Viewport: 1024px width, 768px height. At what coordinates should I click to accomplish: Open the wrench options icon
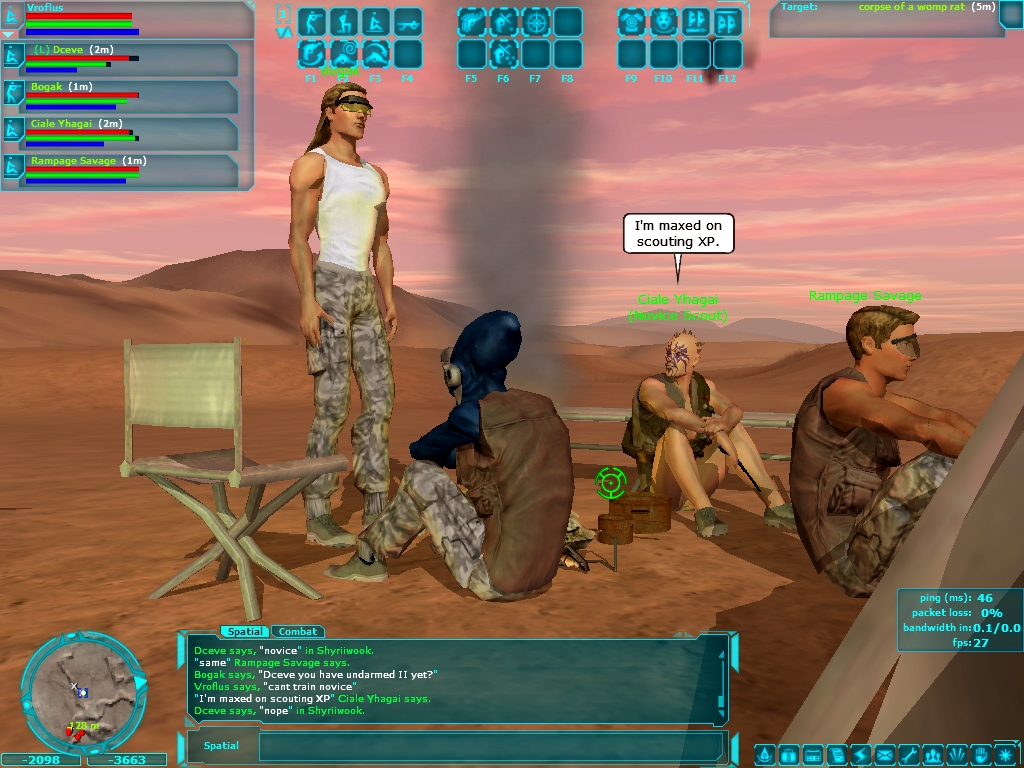(909, 755)
